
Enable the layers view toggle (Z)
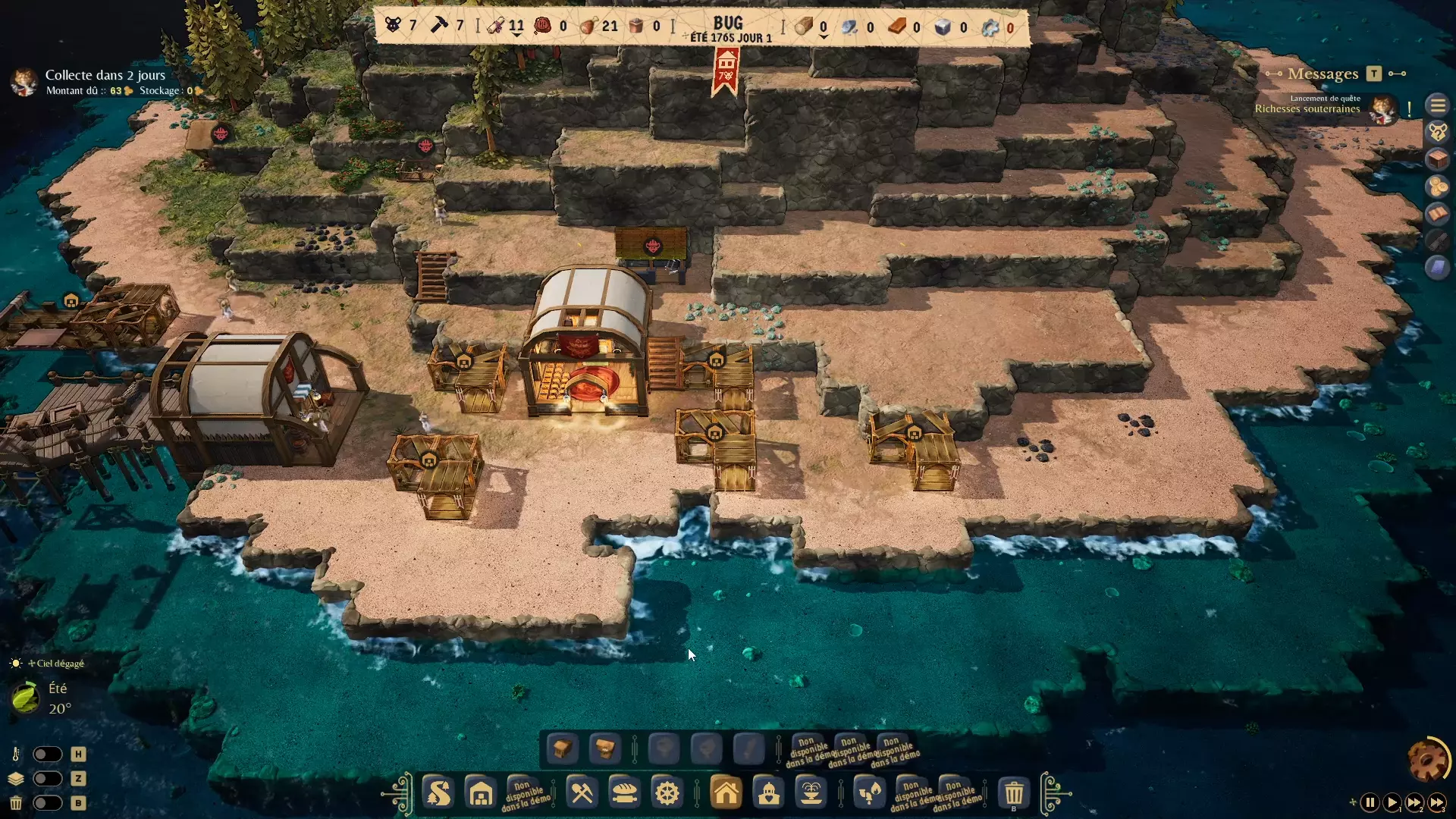click(49, 779)
